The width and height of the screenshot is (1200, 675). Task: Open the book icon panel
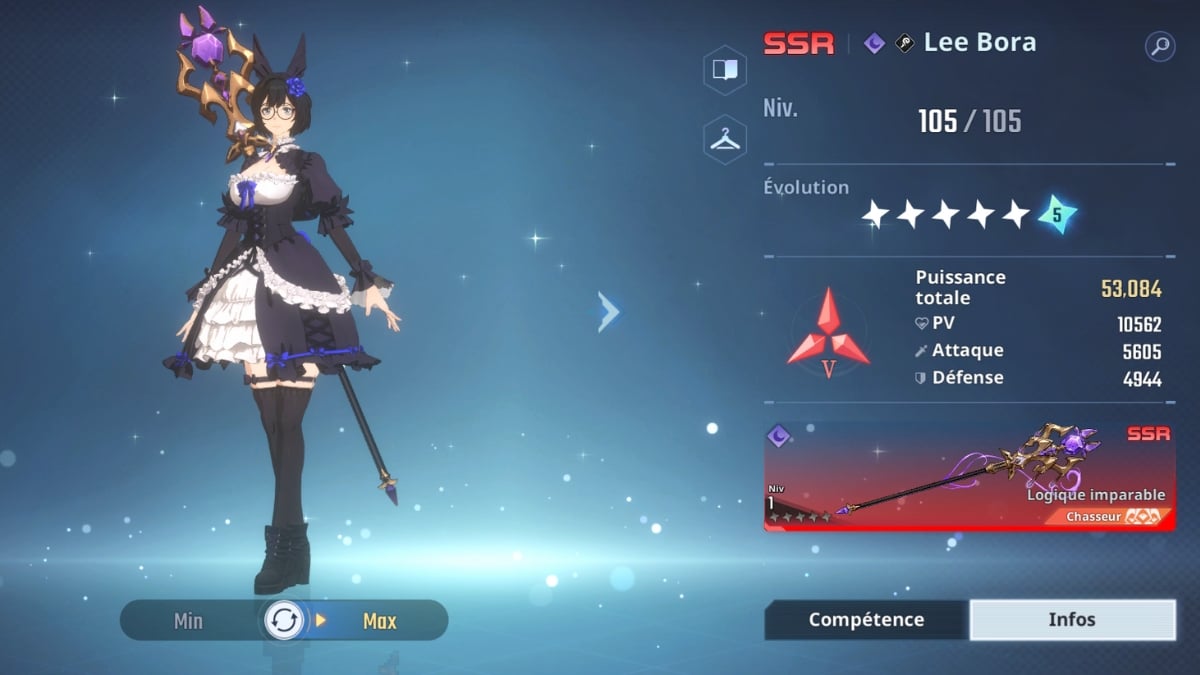(724, 69)
